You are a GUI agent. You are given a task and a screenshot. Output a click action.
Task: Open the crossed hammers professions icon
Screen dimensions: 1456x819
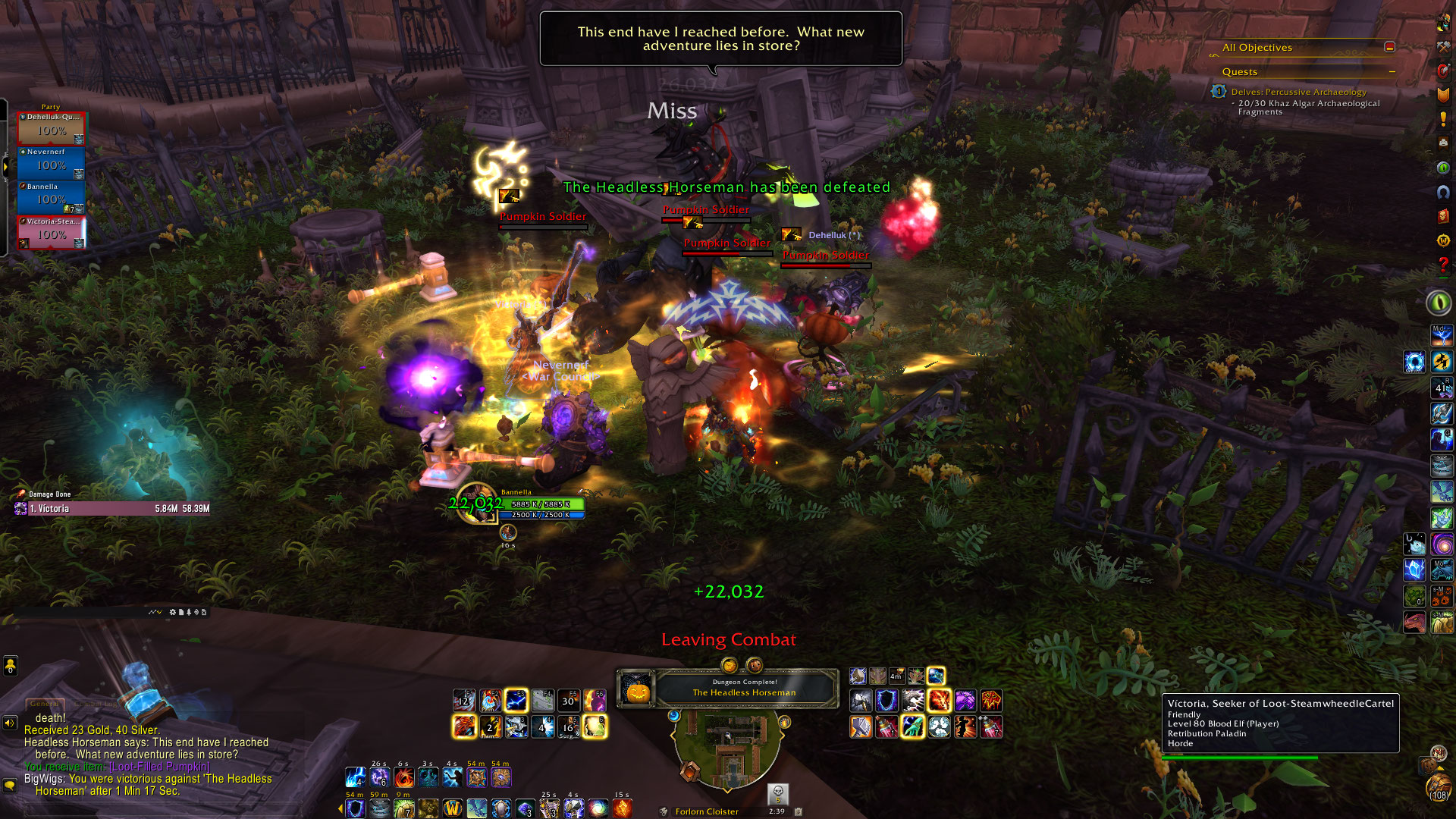tap(1443, 47)
